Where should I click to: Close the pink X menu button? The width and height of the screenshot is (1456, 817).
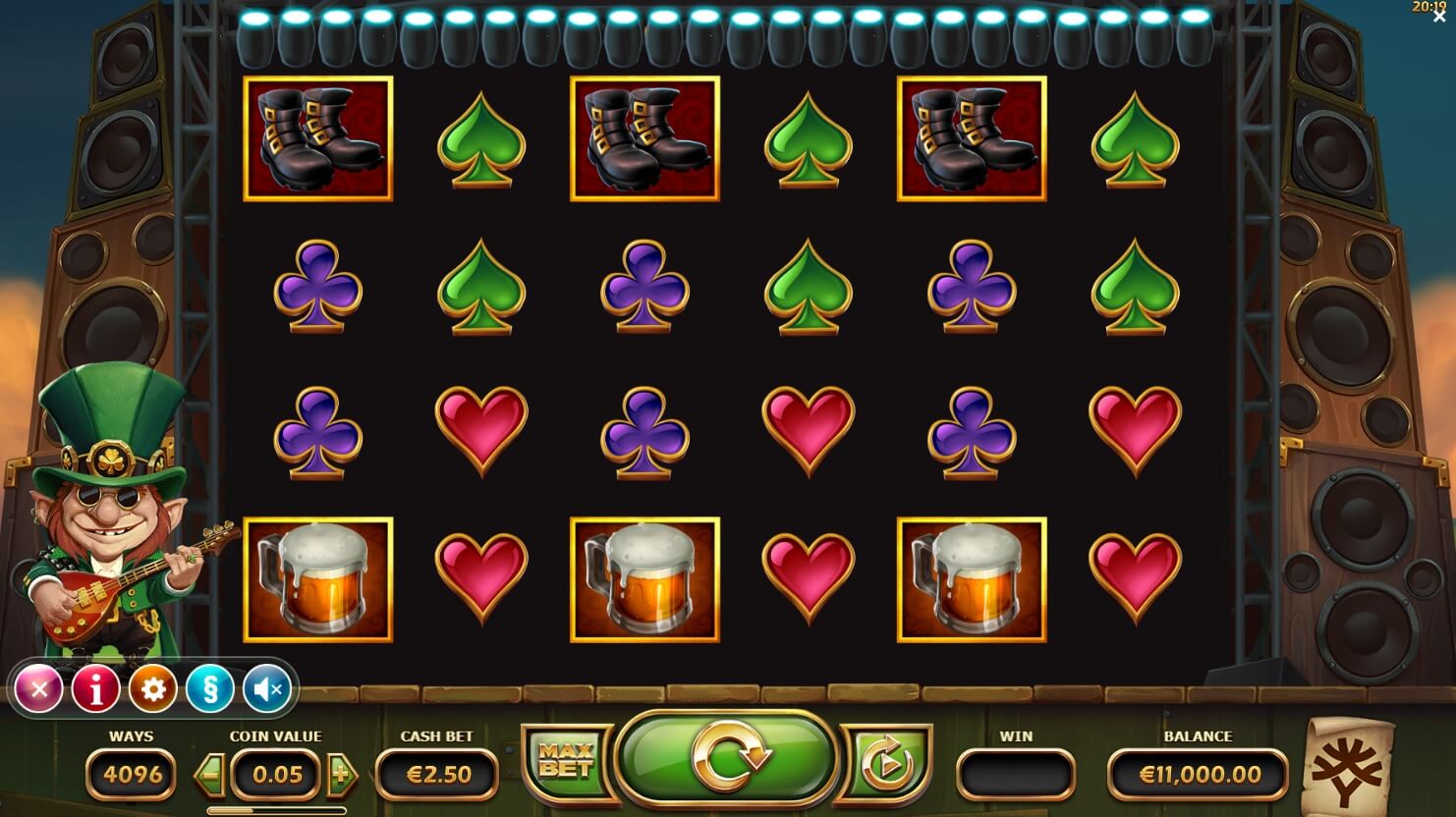point(39,689)
